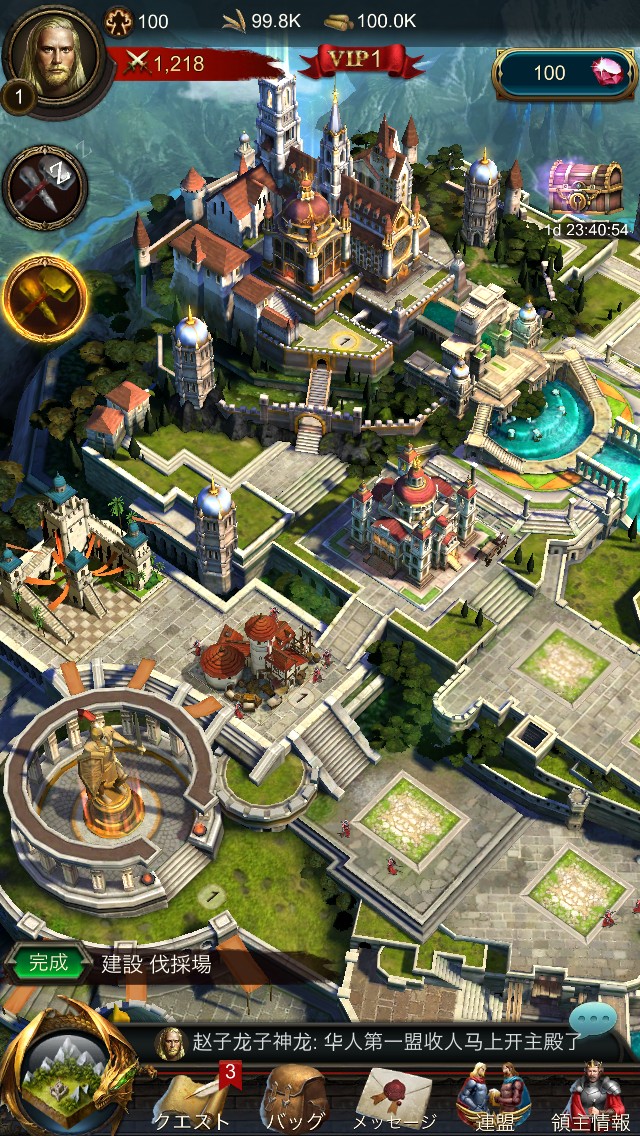
Task: Open the 連盟 alliance menu
Action: 495,1099
